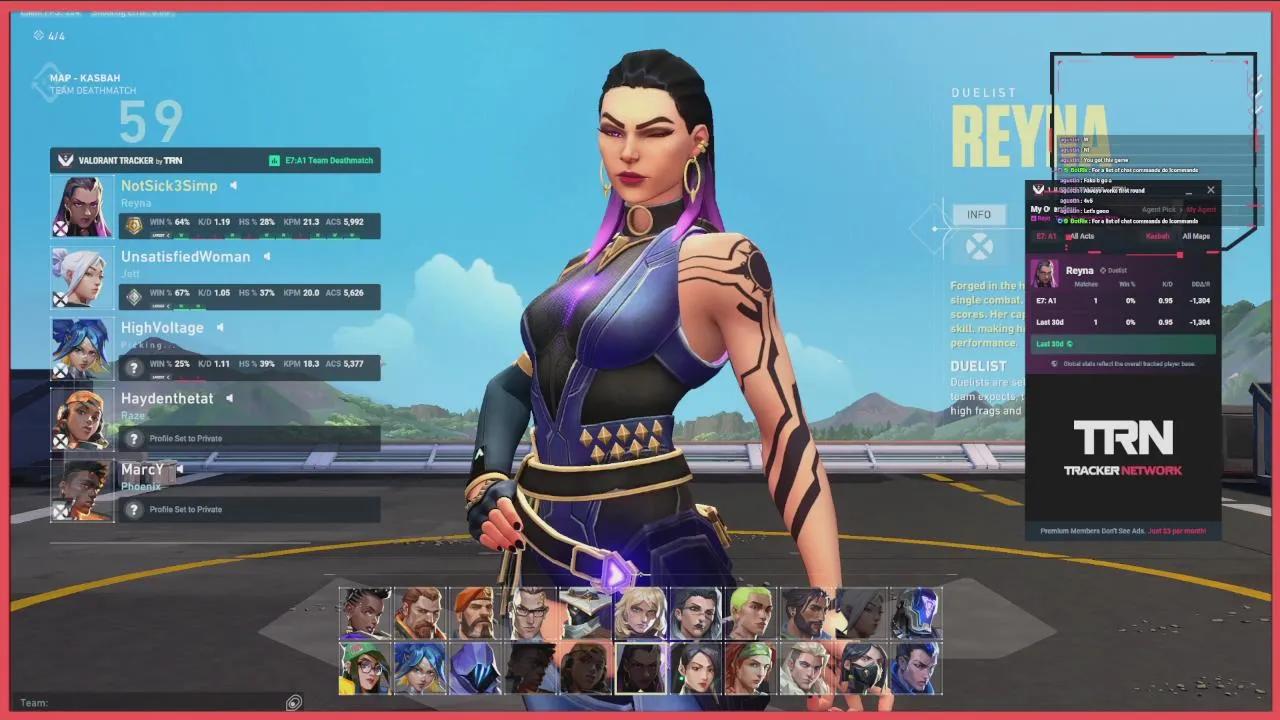The width and height of the screenshot is (1280, 720).
Task: Switch to the My Agent tab in the overlay
Action: click(x=1202, y=210)
